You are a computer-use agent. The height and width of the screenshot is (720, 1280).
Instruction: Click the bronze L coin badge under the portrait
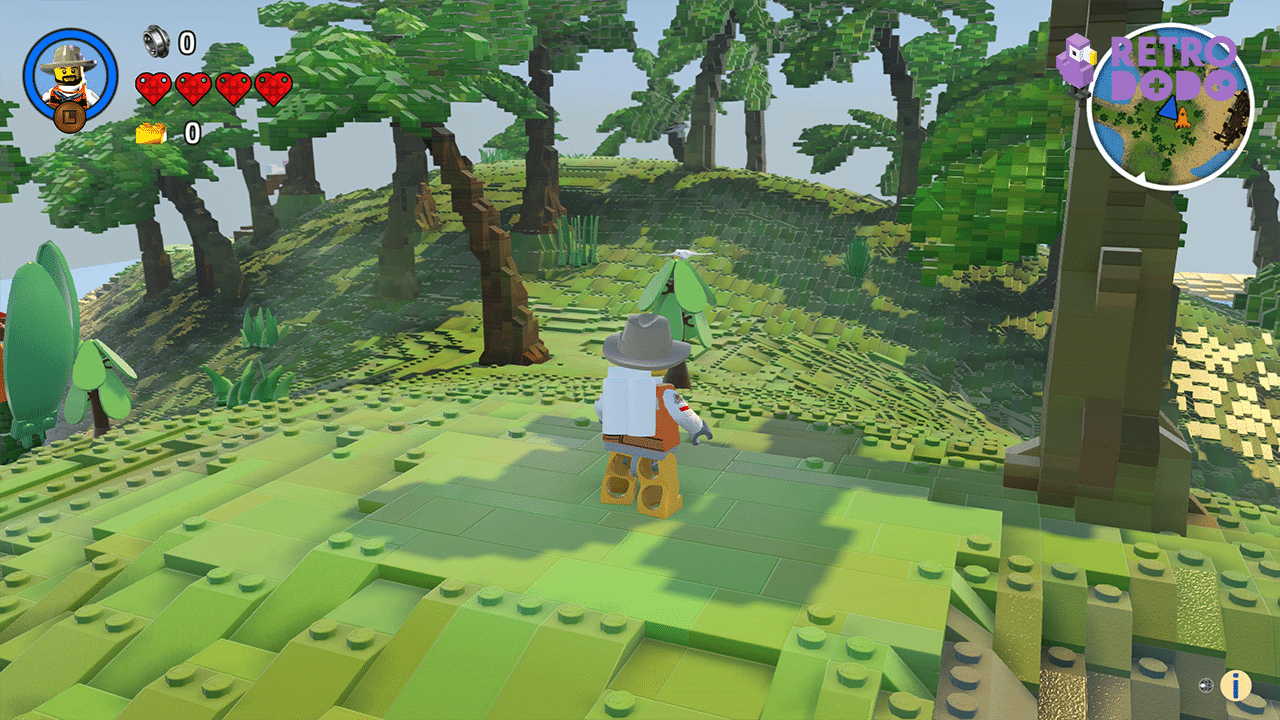click(x=69, y=117)
